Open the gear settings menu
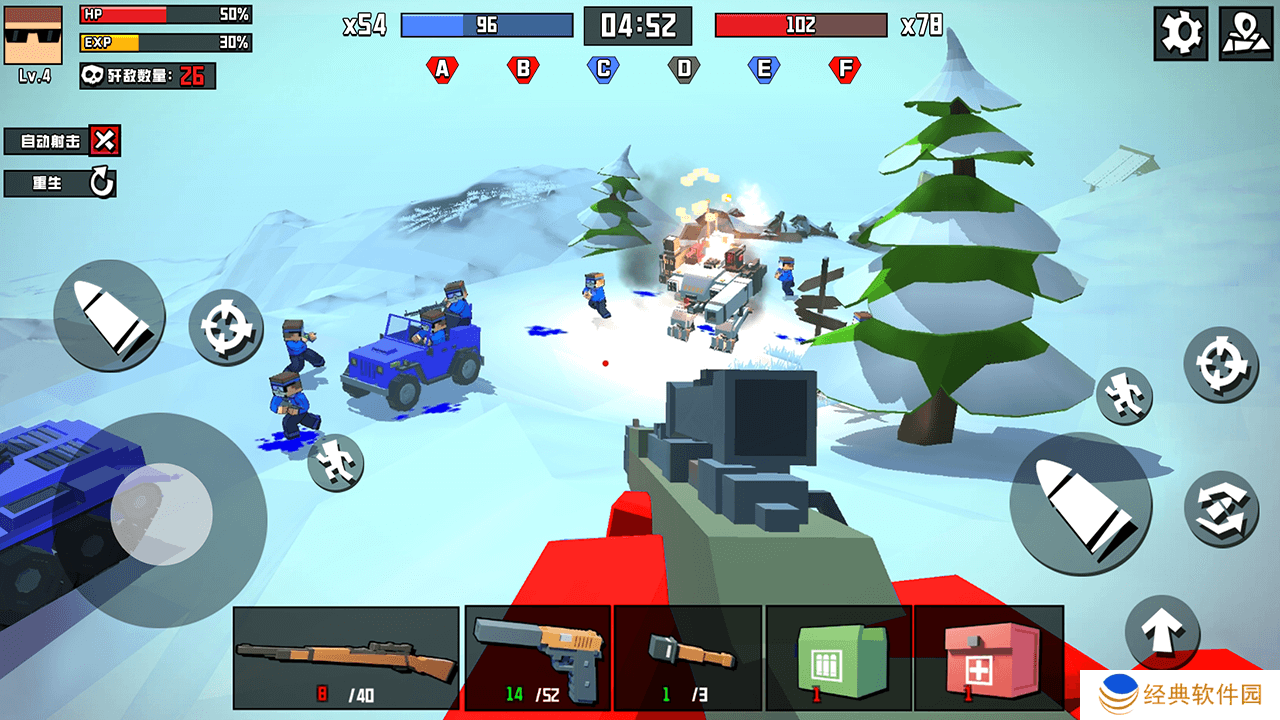Image resolution: width=1280 pixels, height=720 pixels. (1180, 34)
